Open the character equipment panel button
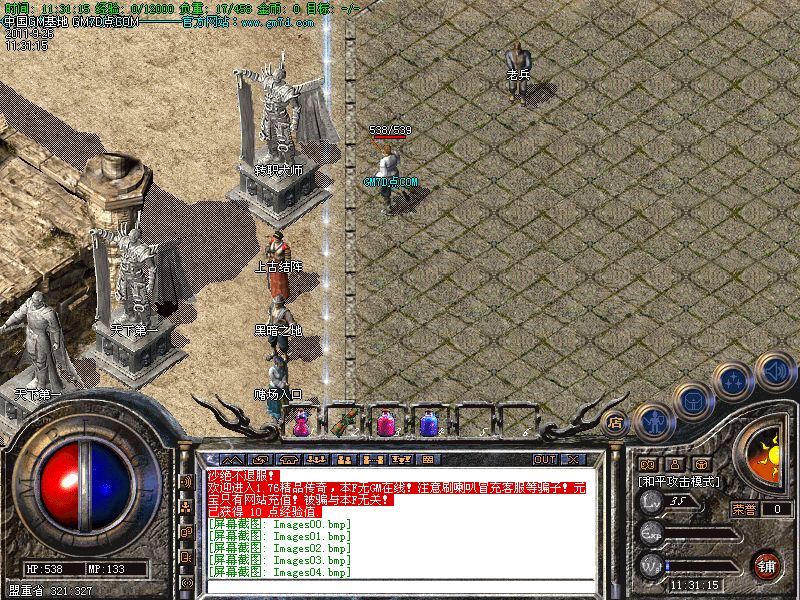 651,420
